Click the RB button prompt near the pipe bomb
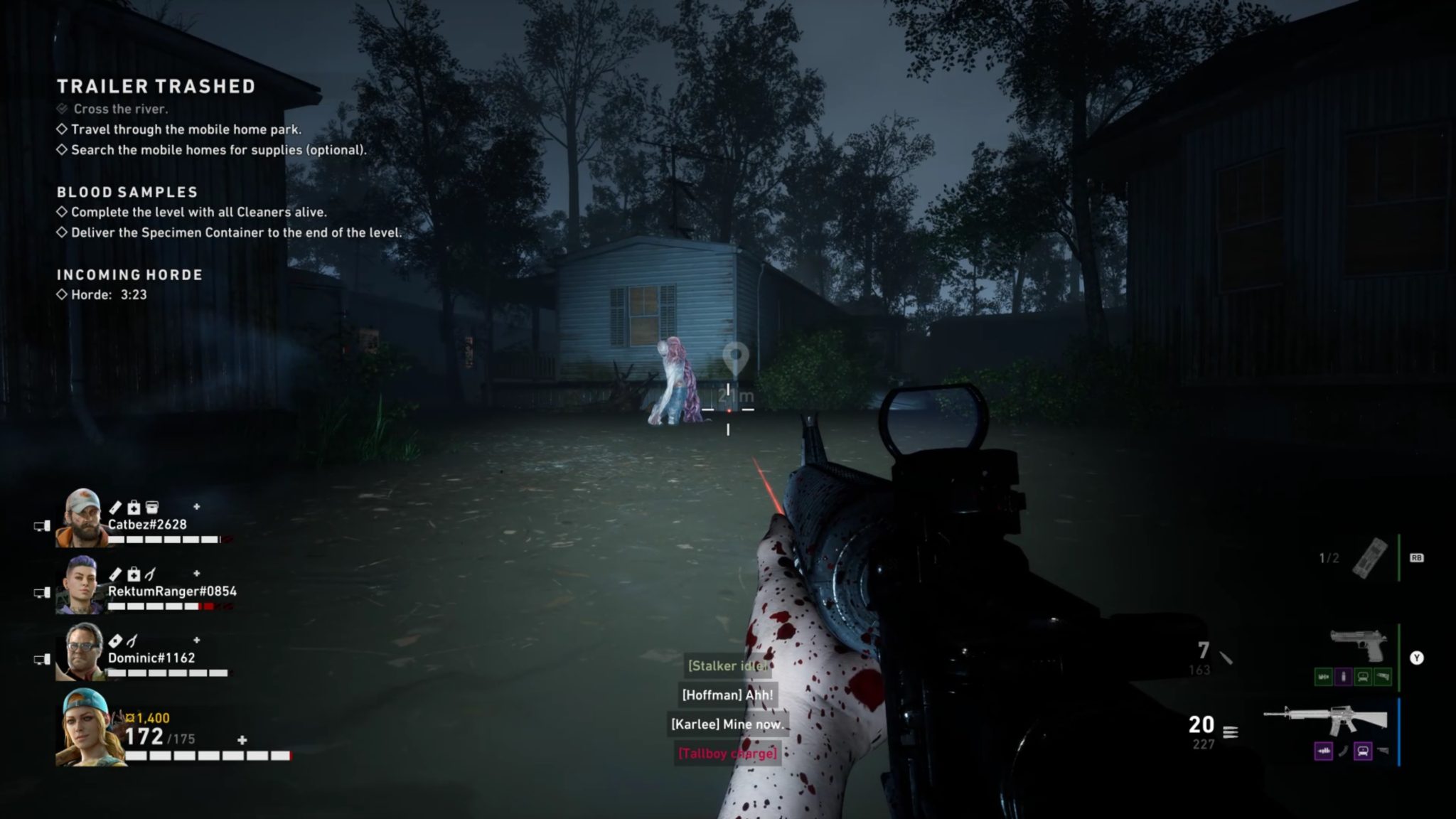The width and height of the screenshot is (1456, 819). click(x=1417, y=558)
